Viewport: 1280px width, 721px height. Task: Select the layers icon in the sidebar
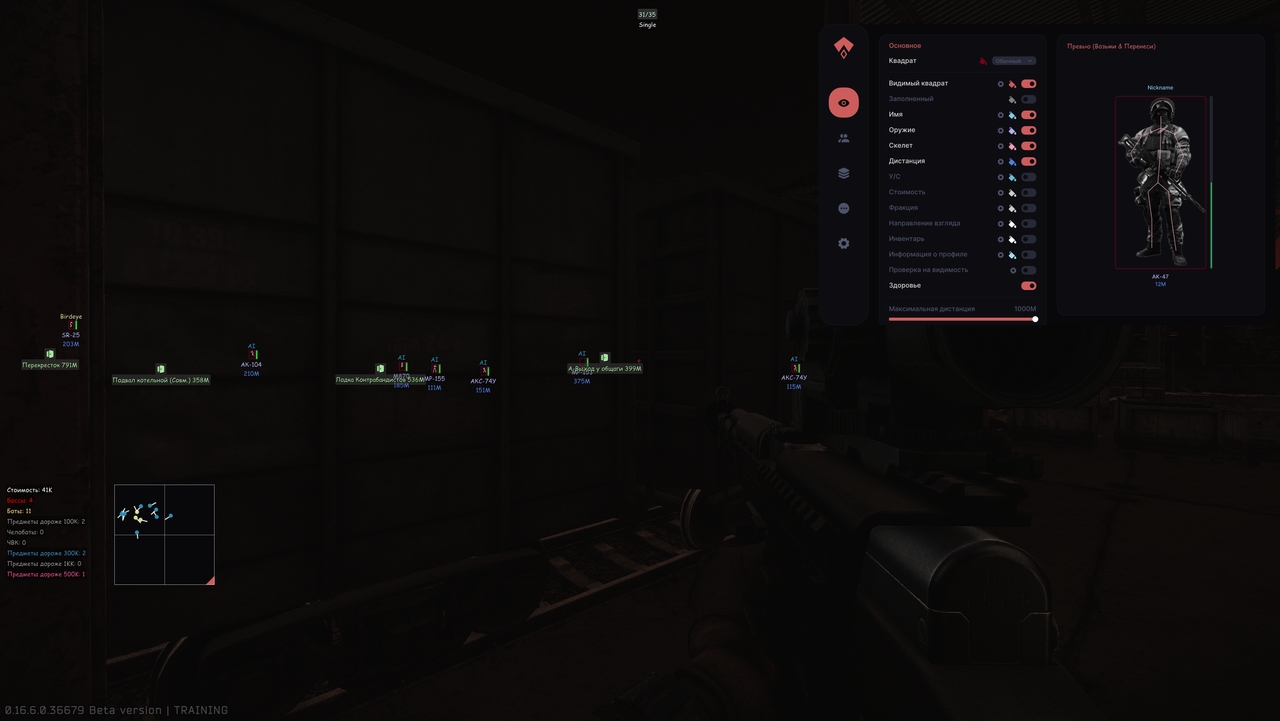click(x=843, y=172)
